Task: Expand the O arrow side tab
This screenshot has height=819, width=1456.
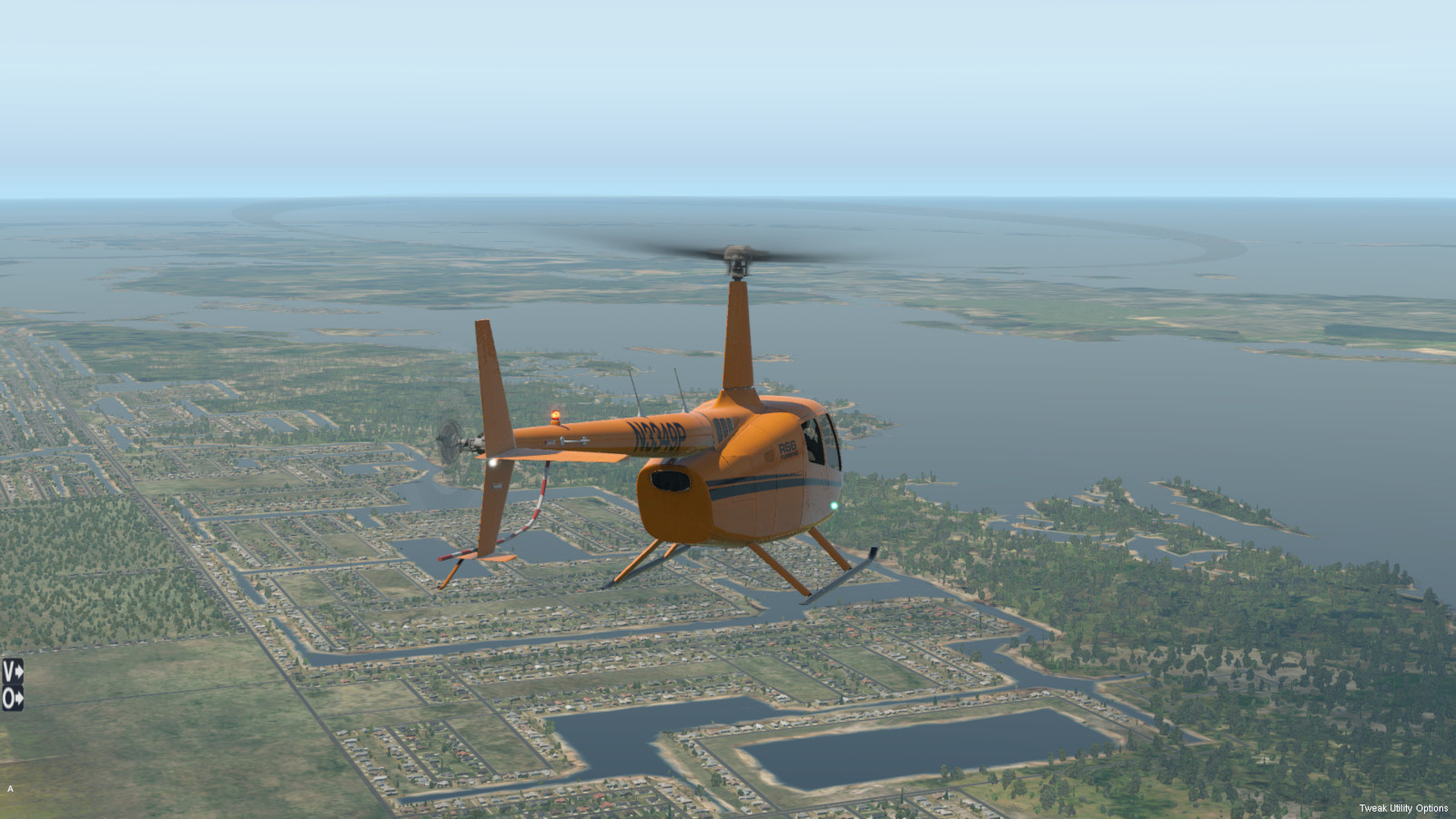Action: coord(12,699)
